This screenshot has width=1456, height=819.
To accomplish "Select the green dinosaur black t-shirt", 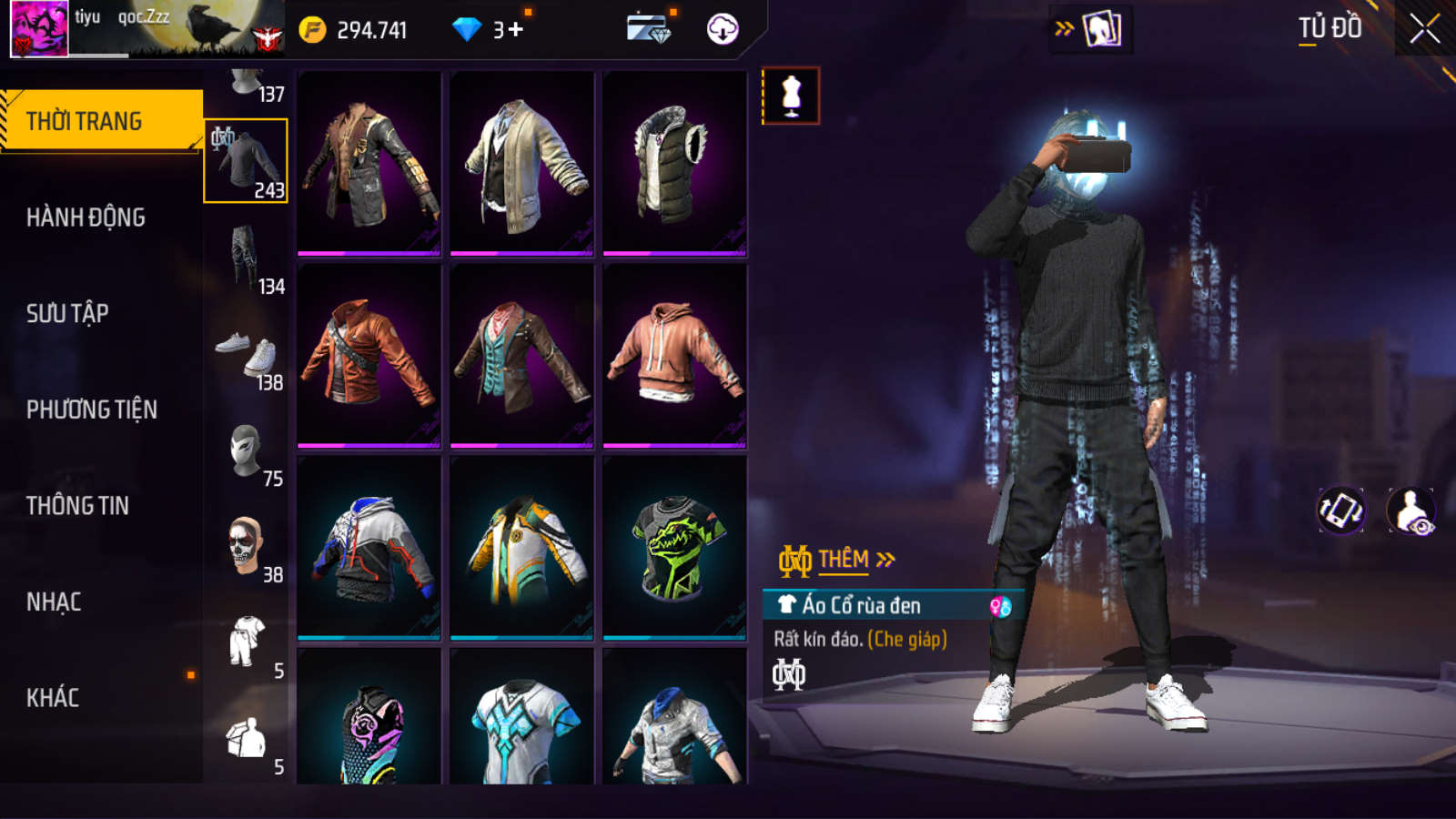I will (x=674, y=548).
